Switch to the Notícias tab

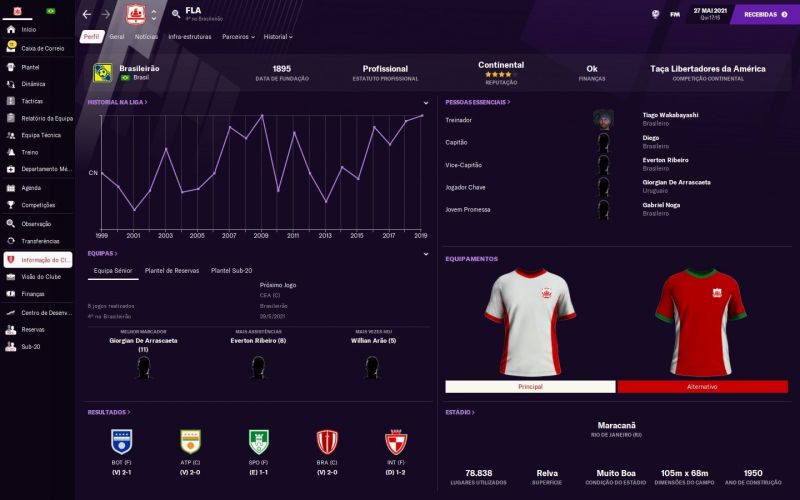(146, 36)
